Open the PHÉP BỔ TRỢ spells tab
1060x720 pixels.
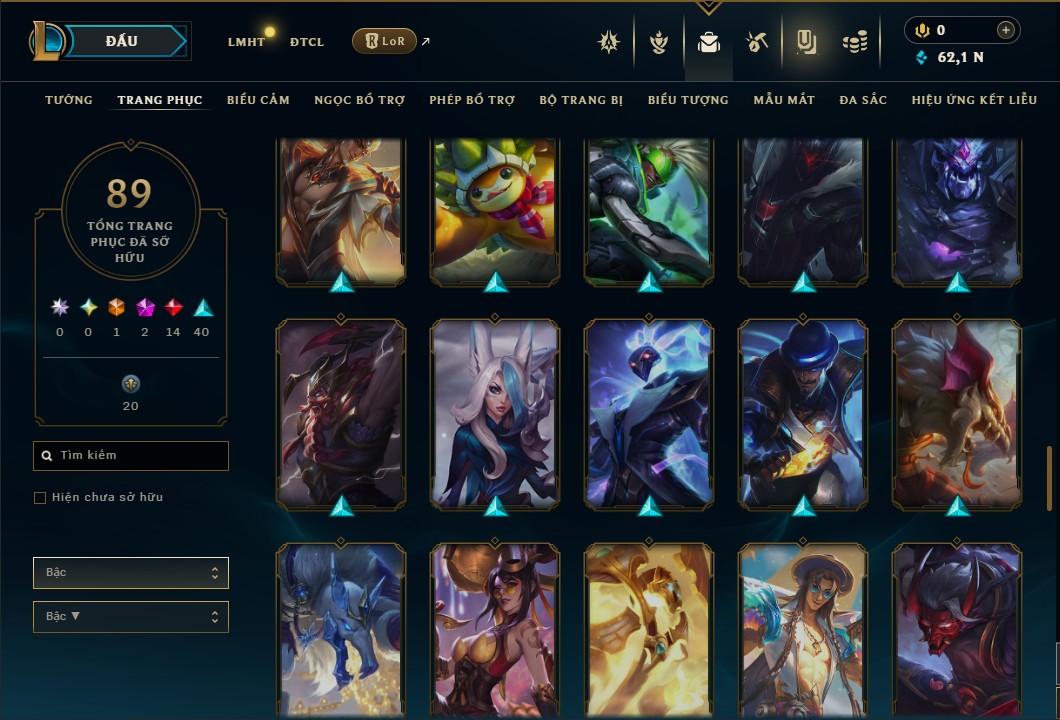click(472, 100)
